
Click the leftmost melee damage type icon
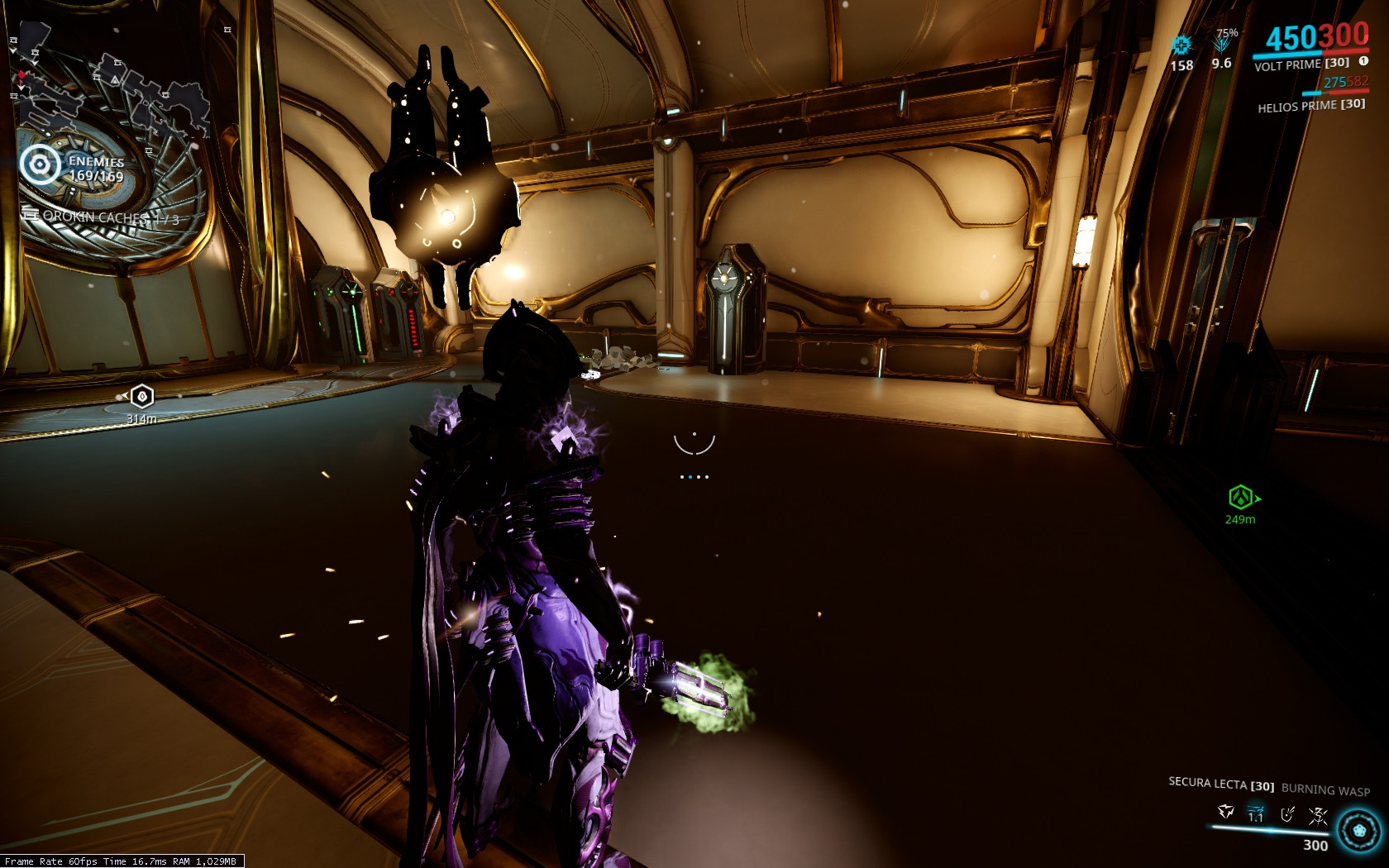click(x=1225, y=812)
